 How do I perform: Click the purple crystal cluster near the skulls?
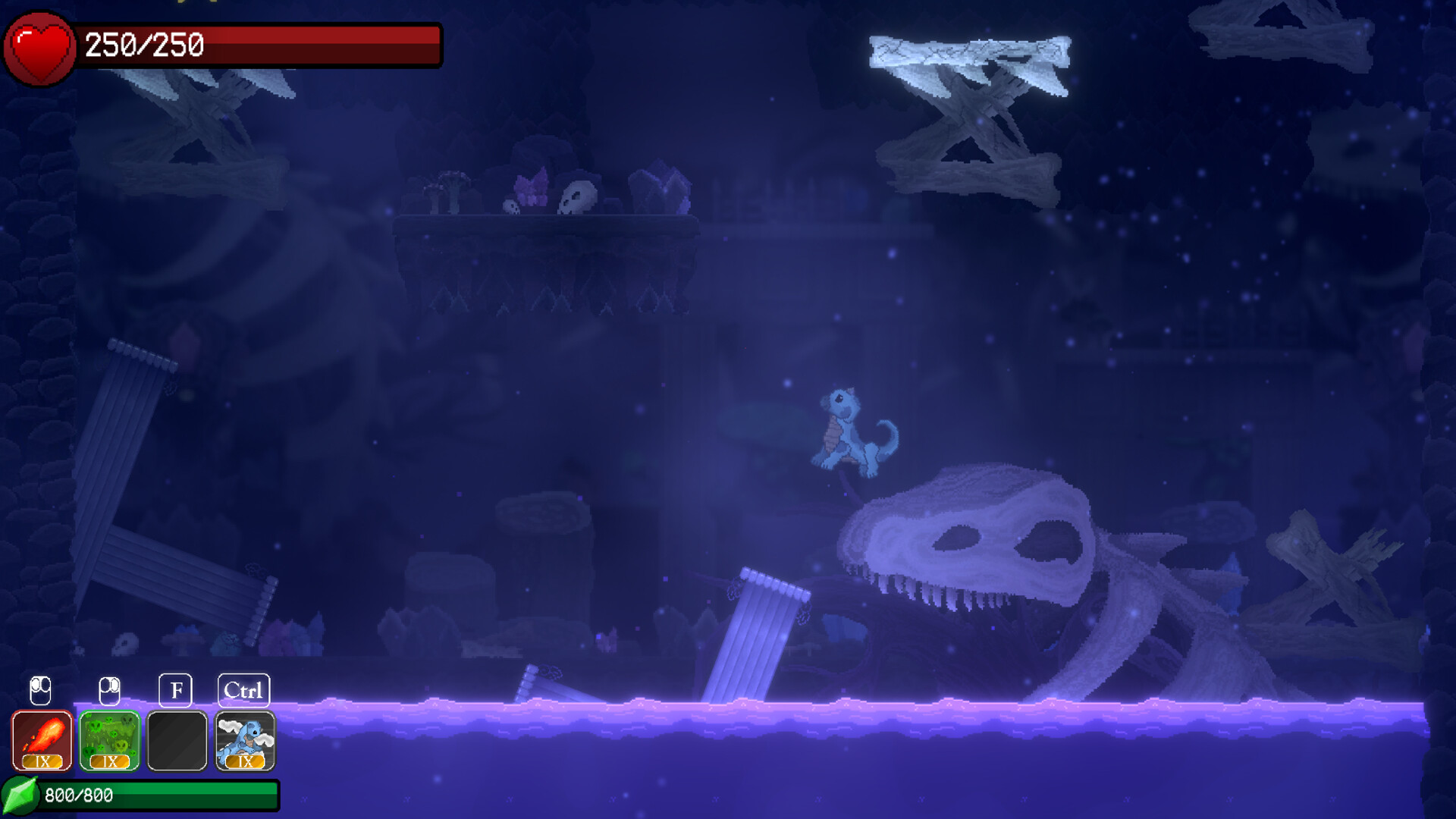[x=531, y=190]
